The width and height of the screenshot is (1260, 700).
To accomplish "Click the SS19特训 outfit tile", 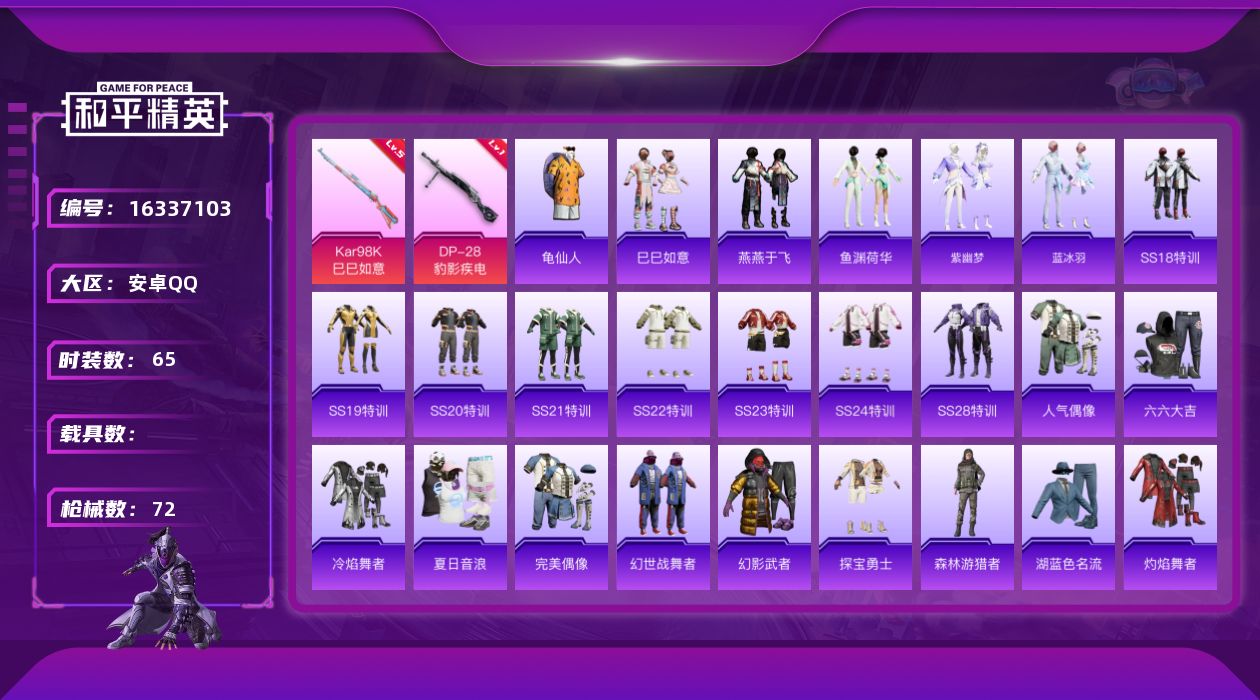I will [x=358, y=364].
